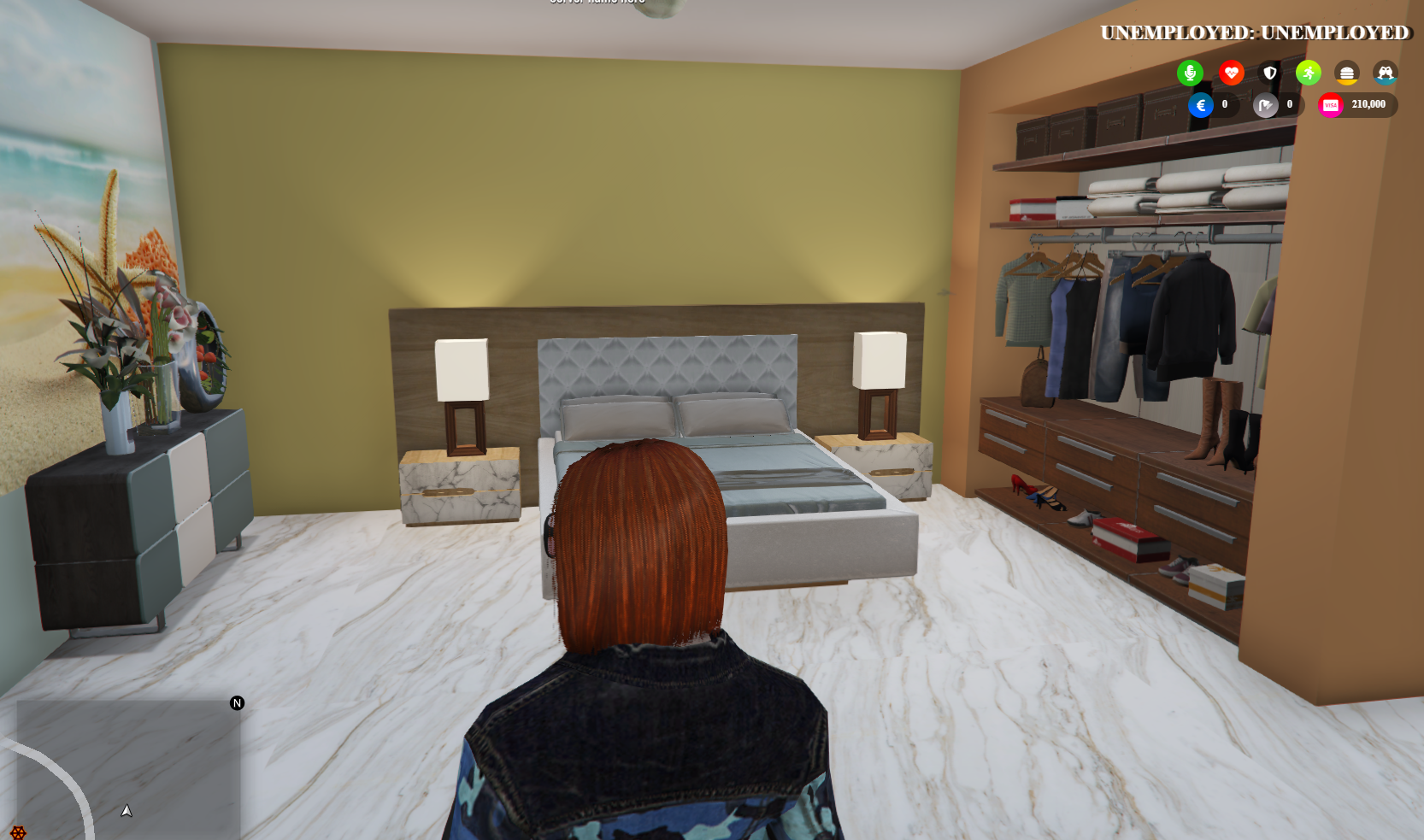Click the dirty money counter showing 0
This screenshot has width=1424, height=840.
pos(1290,104)
